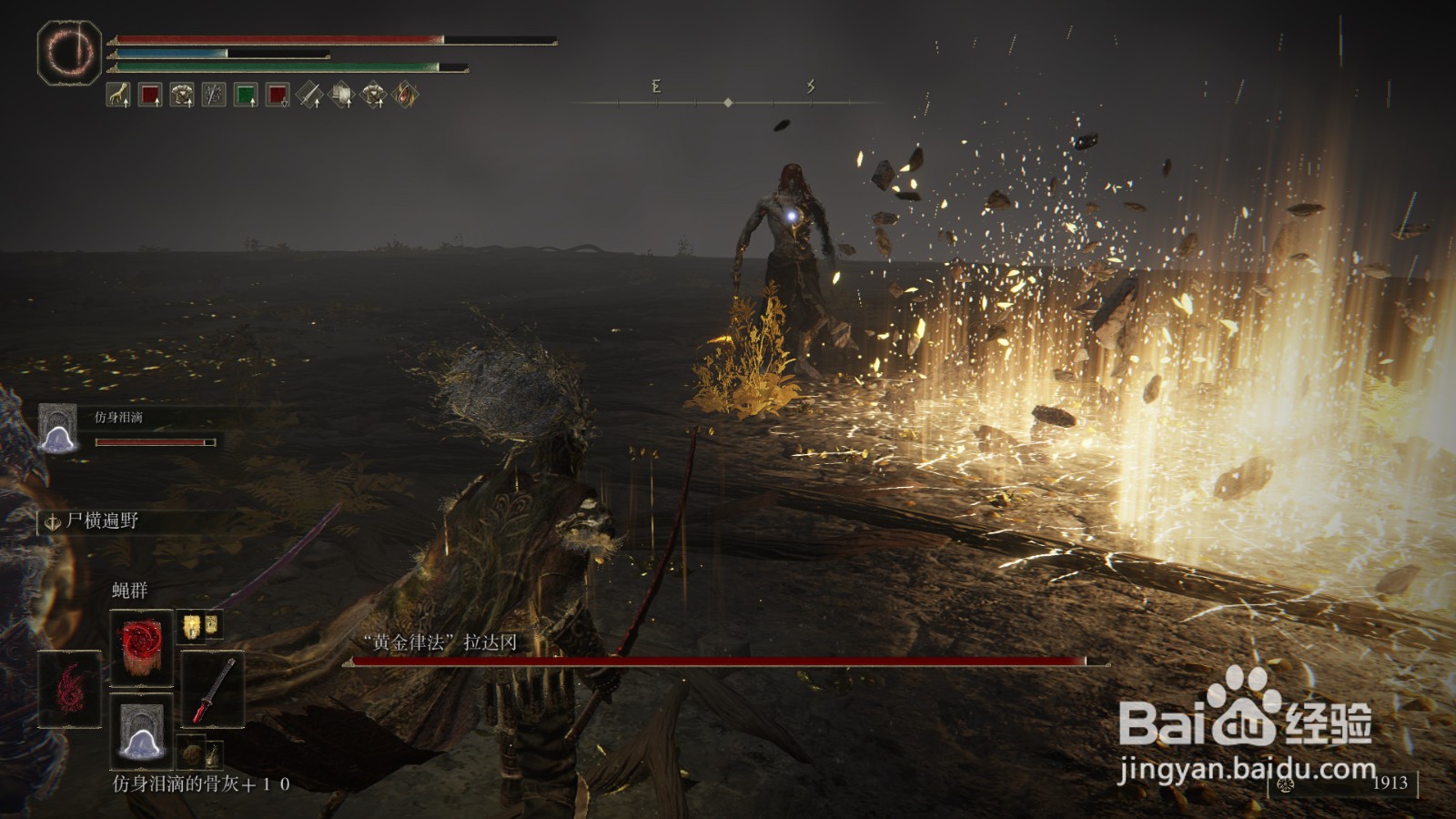Click the sword attack-up buff icon
1456x819 pixels.
tap(309, 95)
